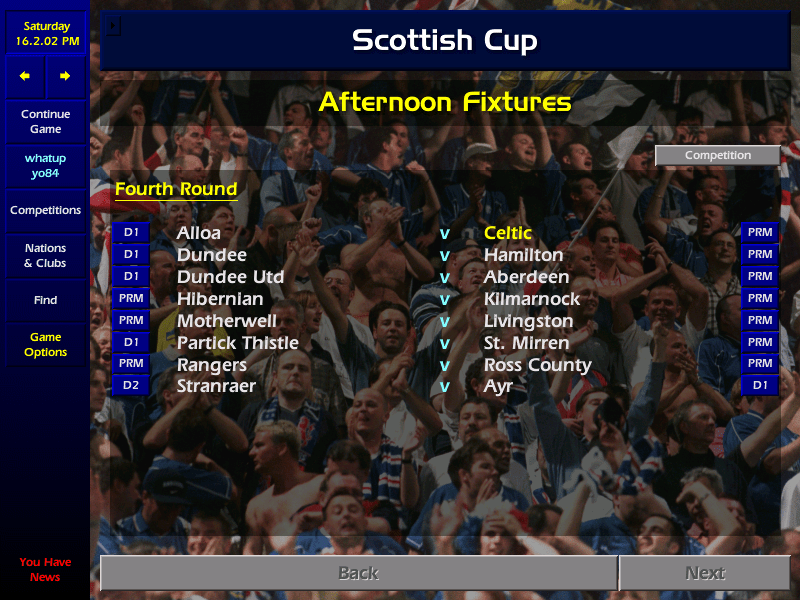Select Celtic team name
Image resolution: width=800 pixels, height=600 pixels.
point(508,233)
